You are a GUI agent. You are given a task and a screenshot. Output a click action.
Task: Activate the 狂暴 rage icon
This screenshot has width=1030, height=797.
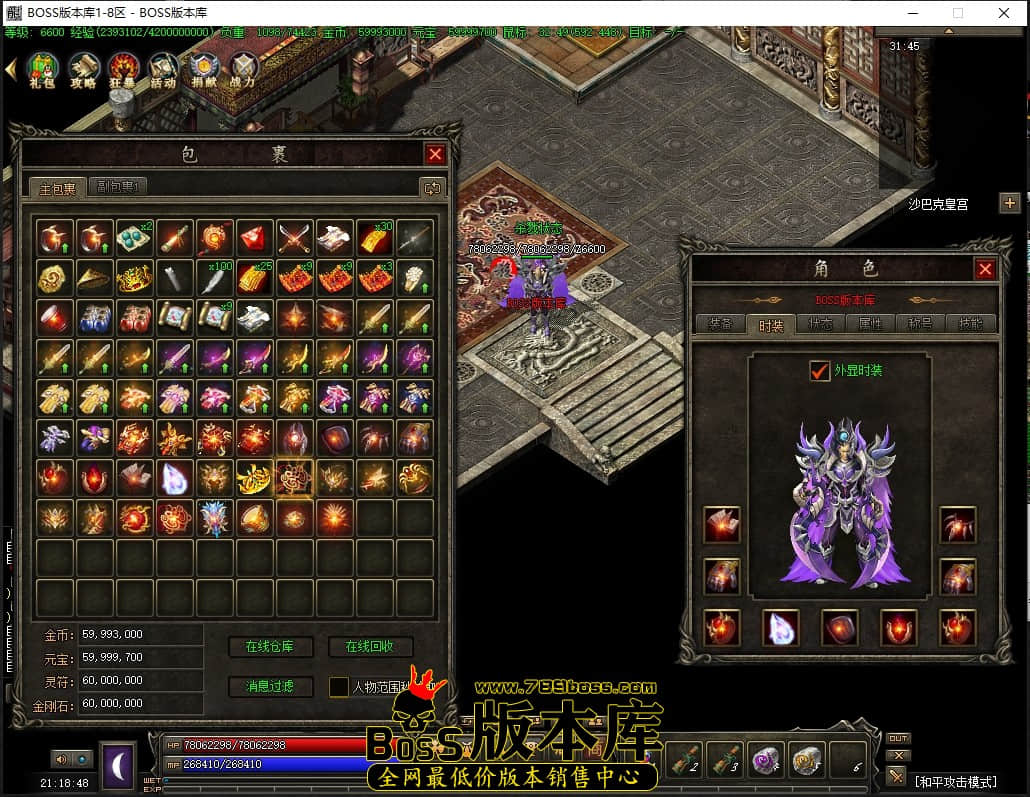pos(123,69)
